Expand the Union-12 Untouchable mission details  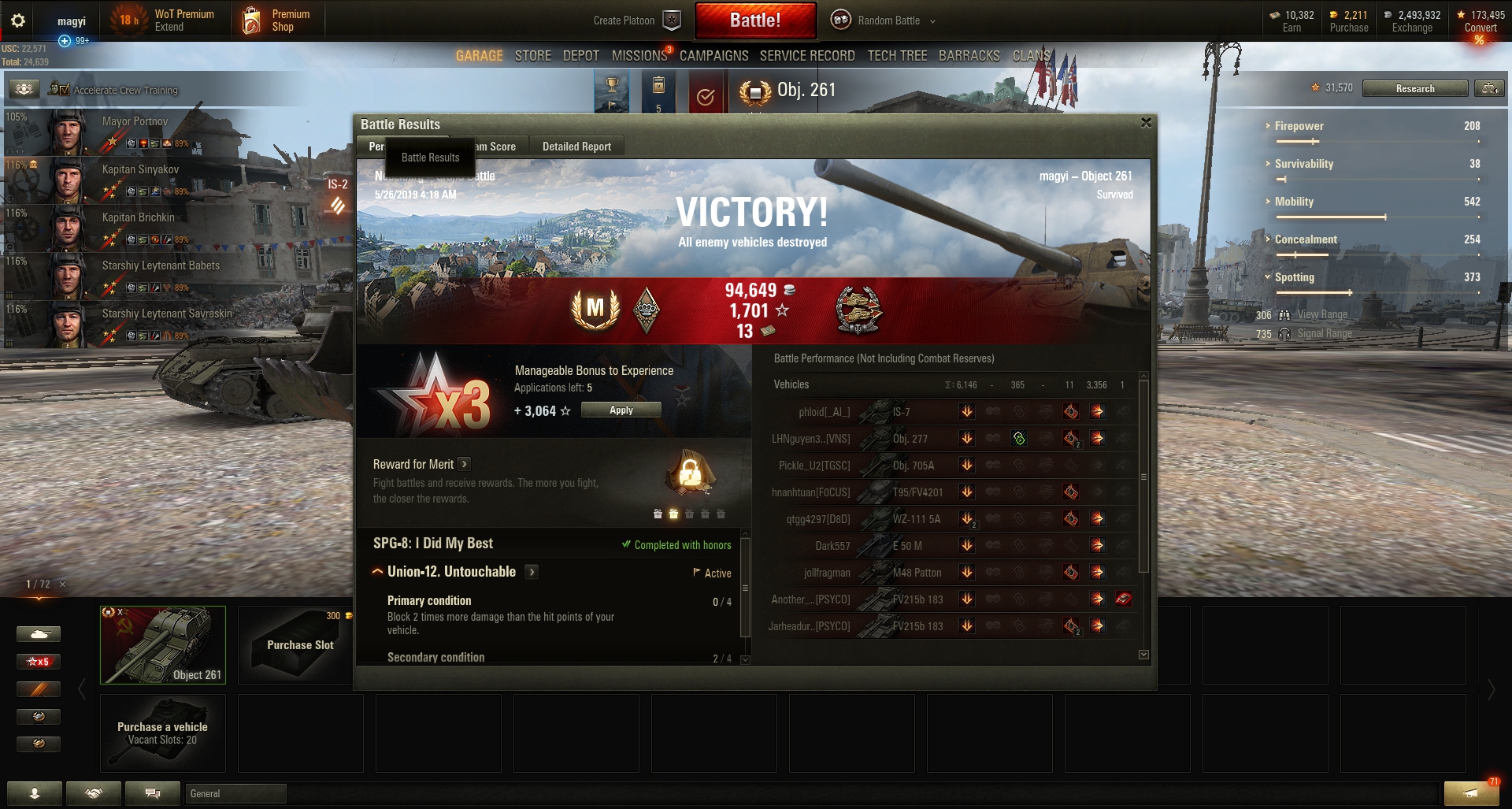pyautogui.click(x=532, y=572)
